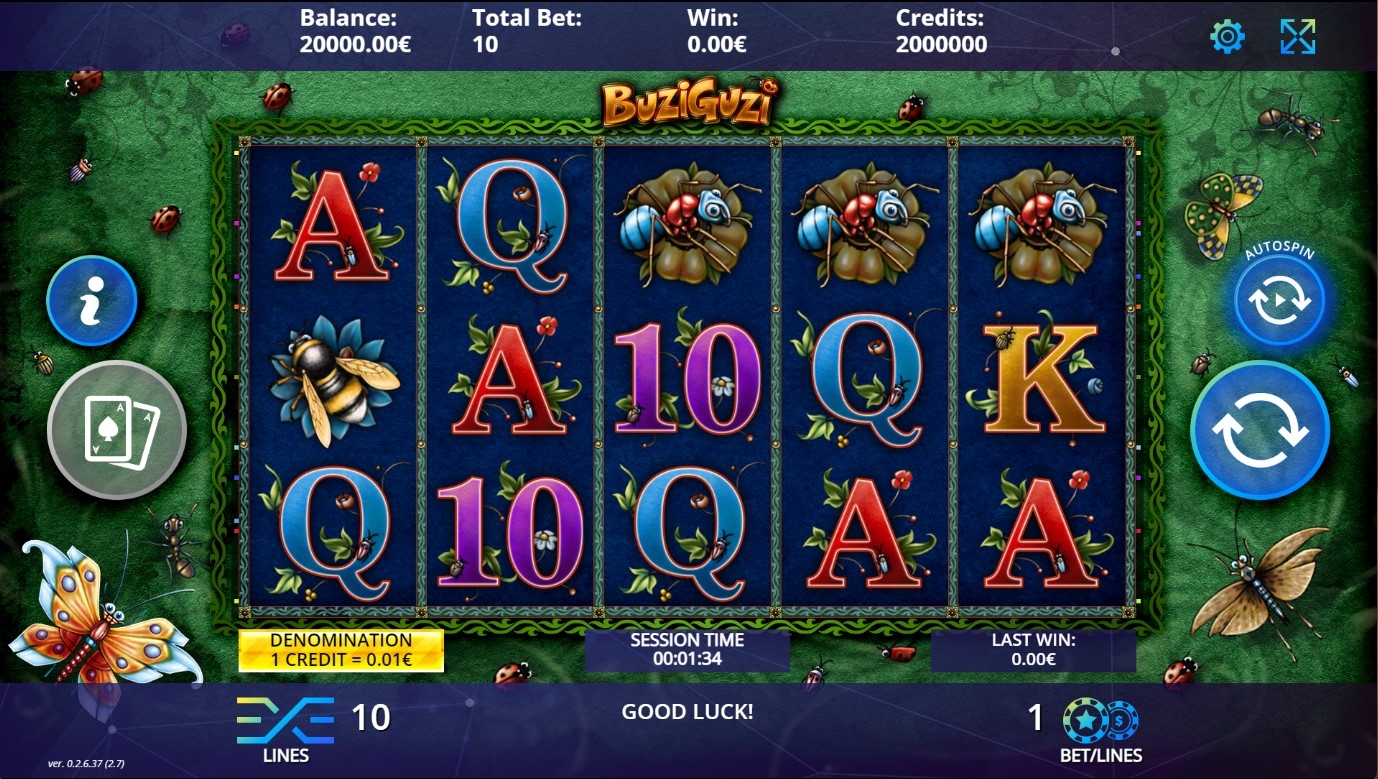Click the yellow Denomination box
Image resolution: width=1378 pixels, height=779 pixels.
[341, 650]
